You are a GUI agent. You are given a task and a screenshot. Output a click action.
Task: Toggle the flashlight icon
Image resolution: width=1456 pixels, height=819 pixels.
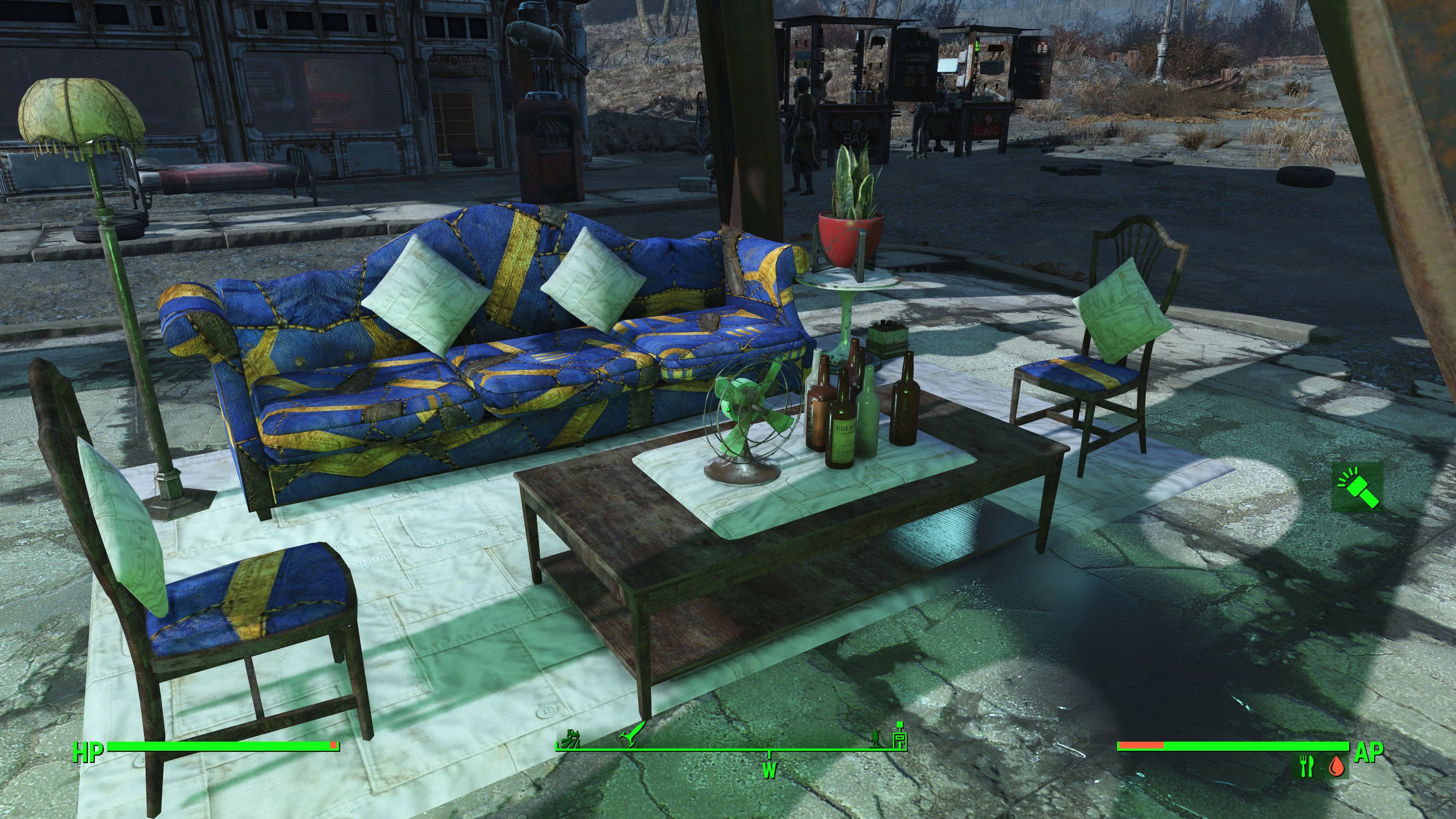tap(1358, 486)
